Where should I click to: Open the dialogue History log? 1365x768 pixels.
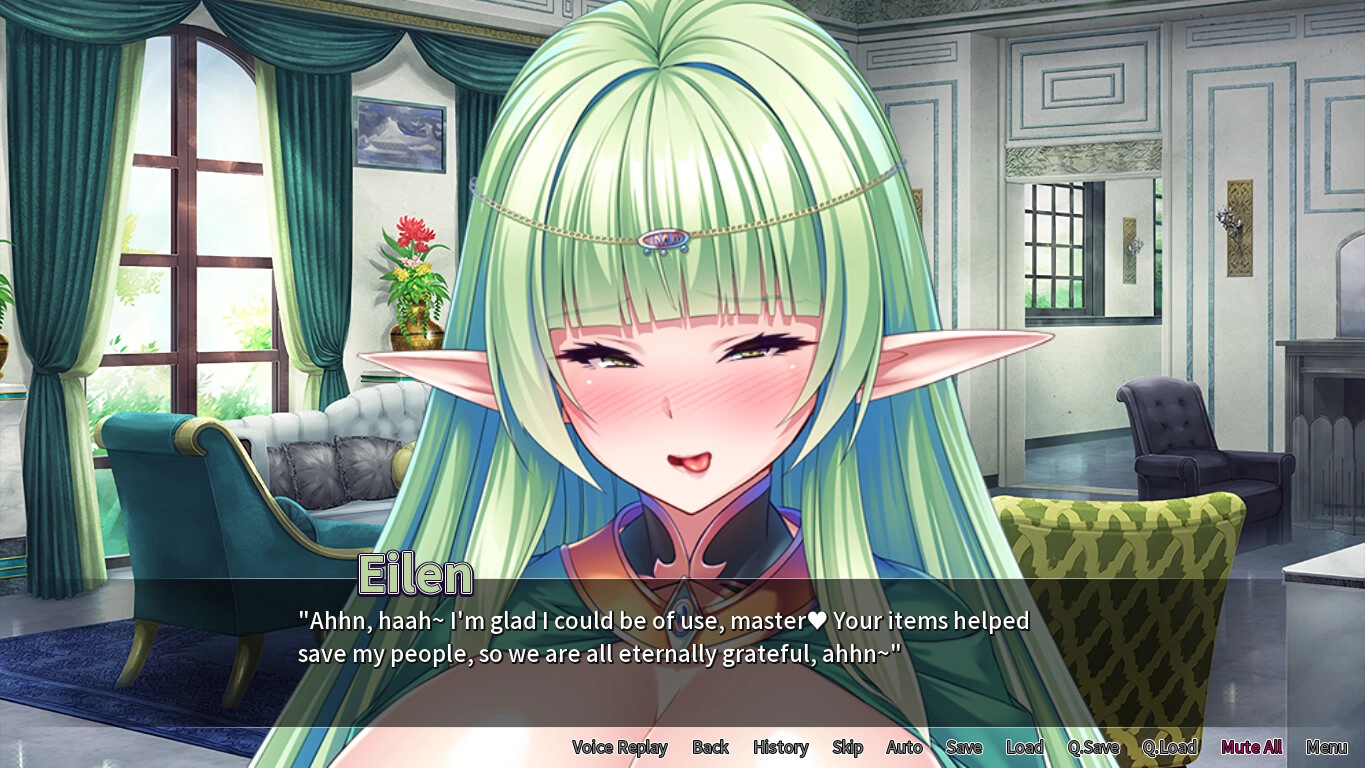(780, 747)
